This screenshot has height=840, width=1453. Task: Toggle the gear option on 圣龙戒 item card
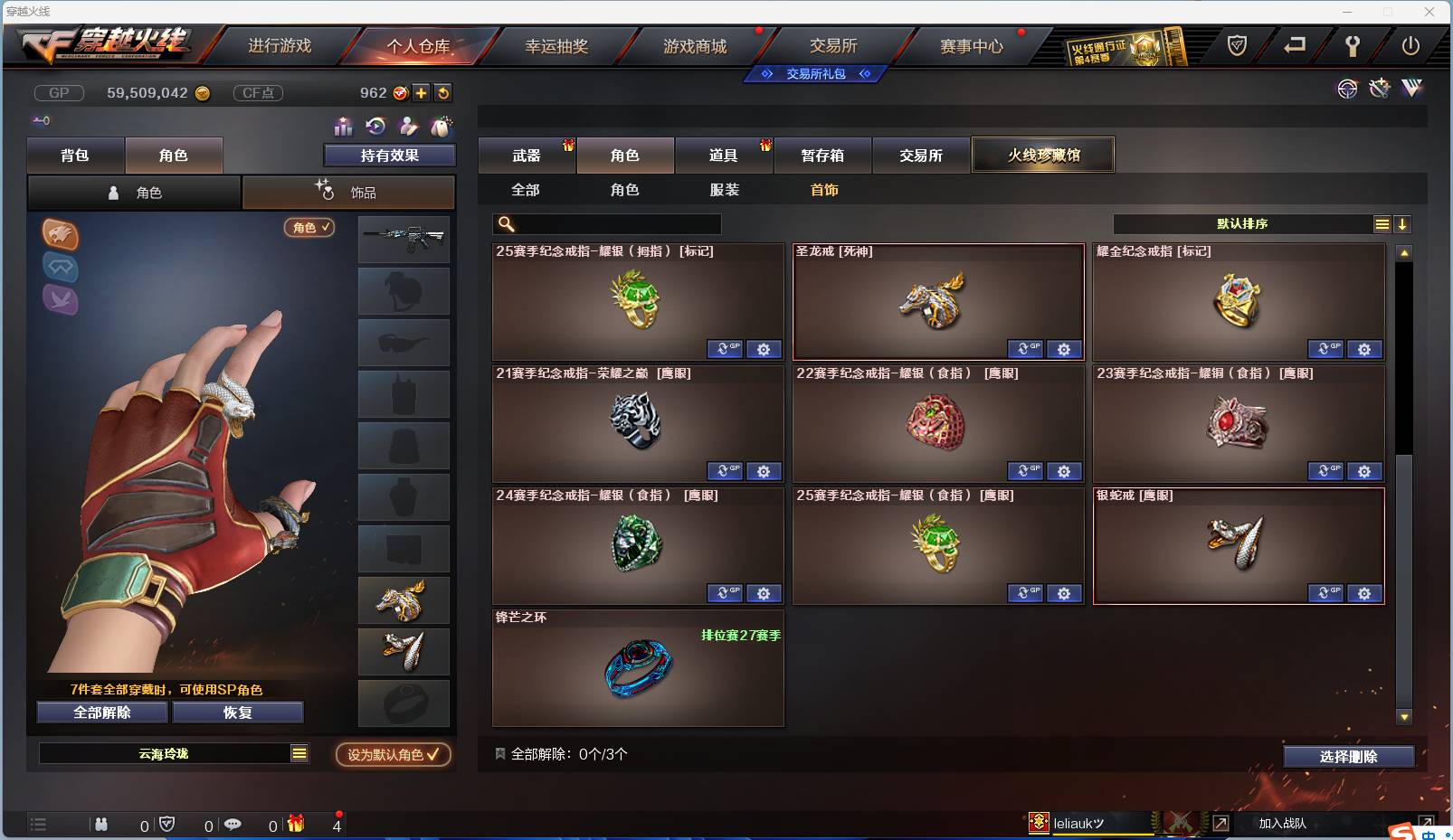(x=1064, y=349)
